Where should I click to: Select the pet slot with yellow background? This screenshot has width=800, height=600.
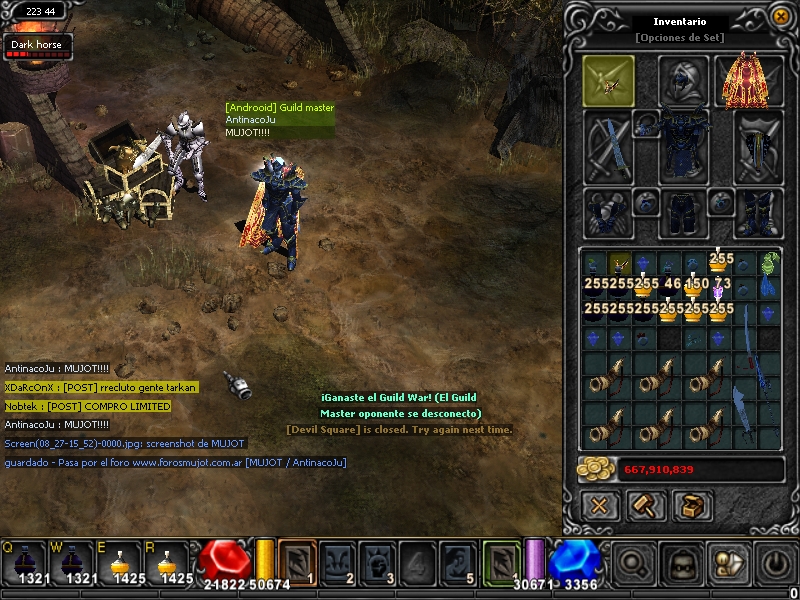[x=608, y=81]
